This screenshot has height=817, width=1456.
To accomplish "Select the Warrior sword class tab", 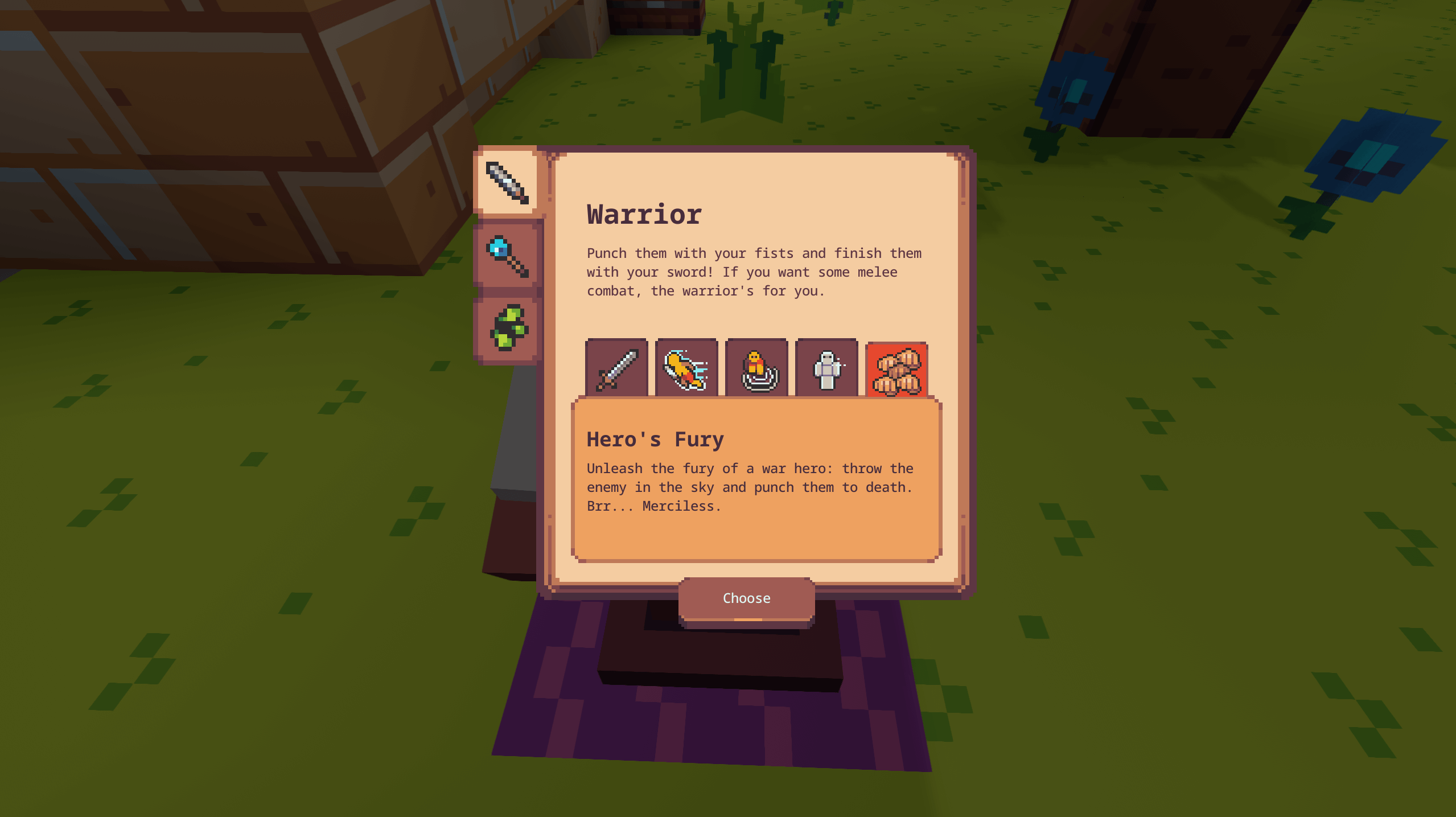I will (507, 182).
